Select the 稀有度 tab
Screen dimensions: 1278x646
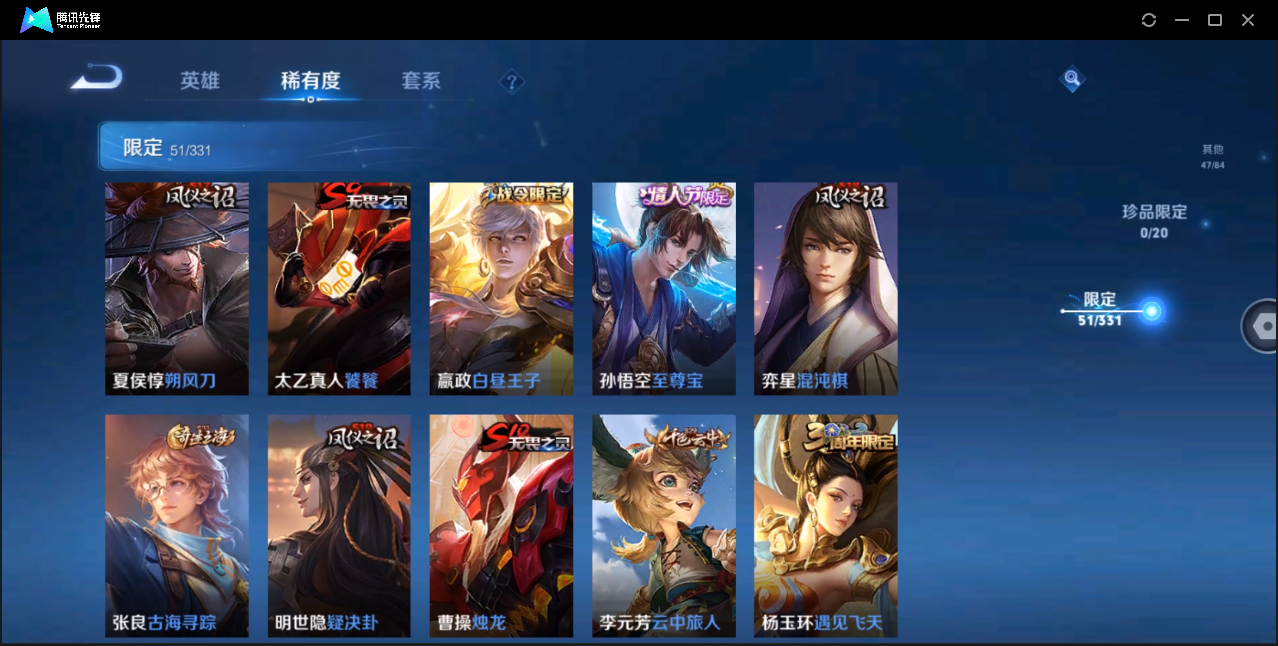point(310,81)
